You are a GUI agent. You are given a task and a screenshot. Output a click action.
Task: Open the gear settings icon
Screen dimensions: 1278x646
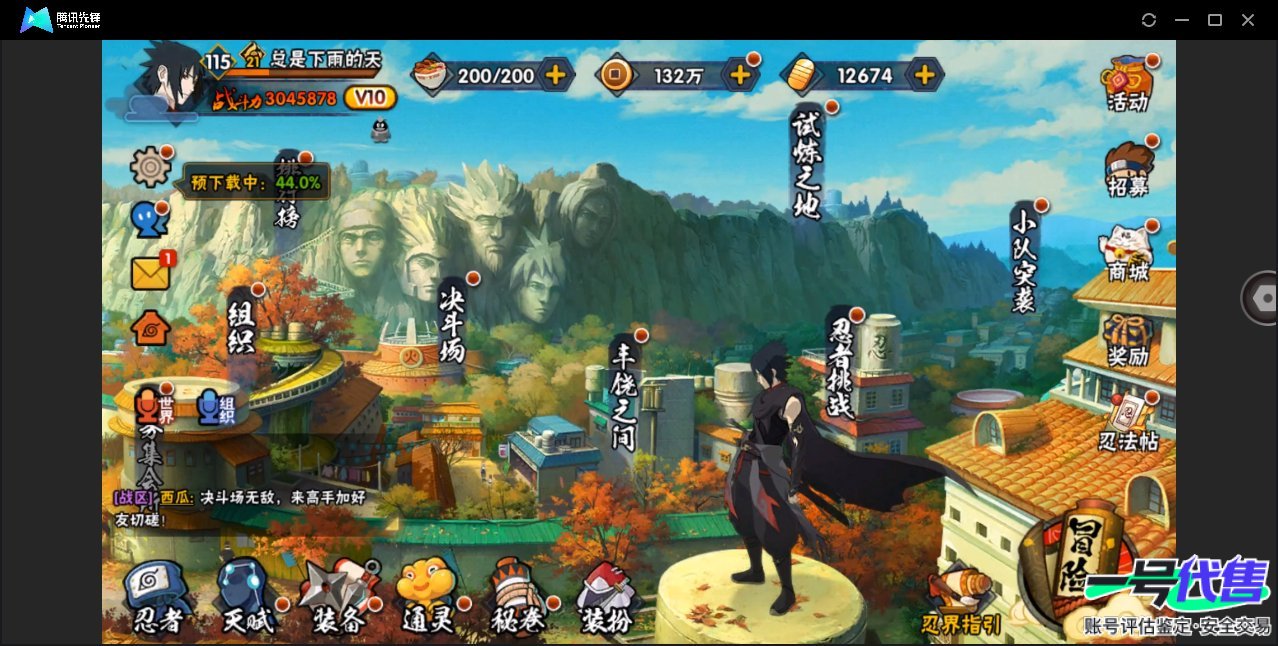[x=151, y=166]
